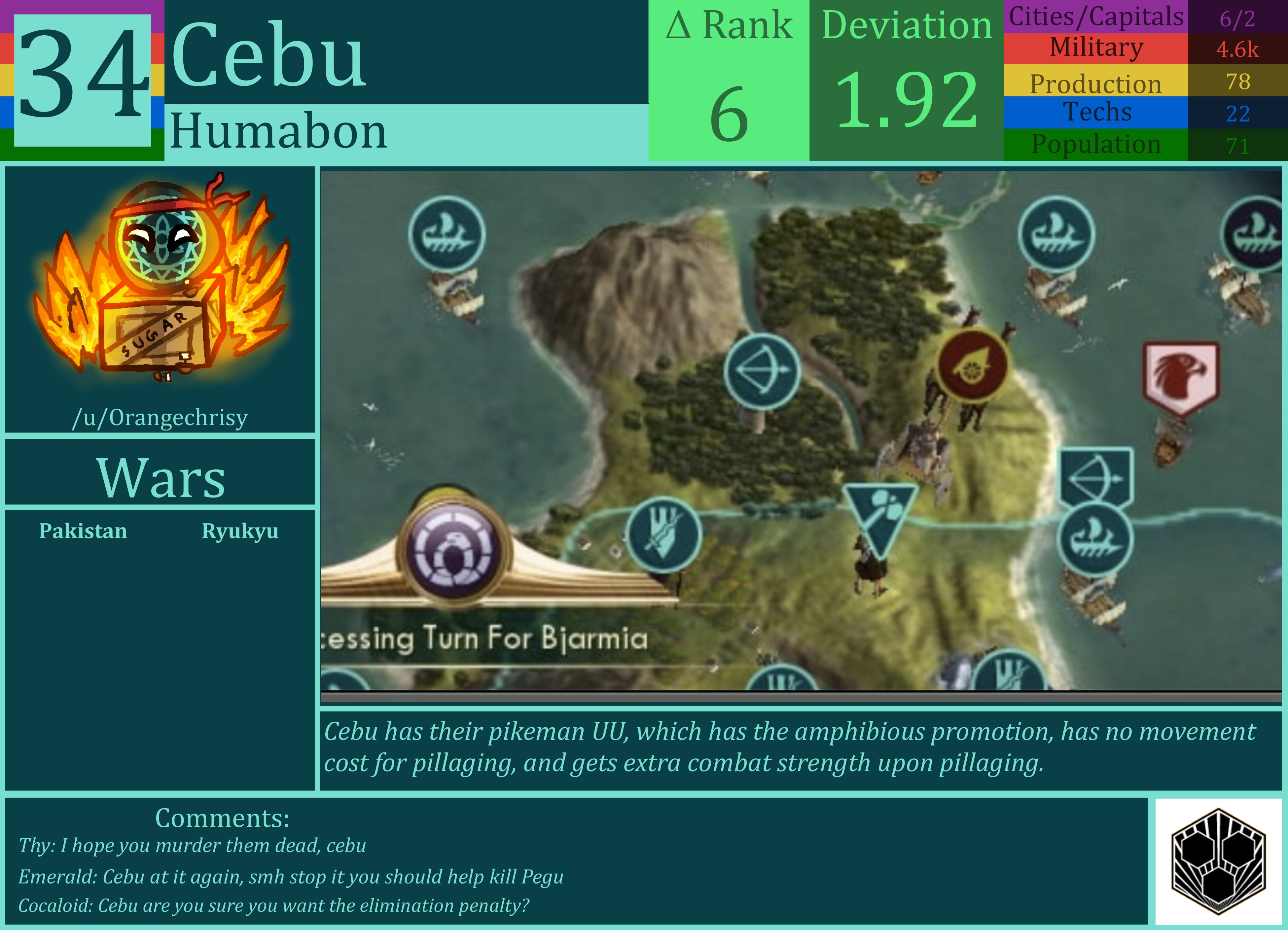Toggle the Techs stat row
The width and height of the screenshot is (1288, 930).
(1096, 112)
